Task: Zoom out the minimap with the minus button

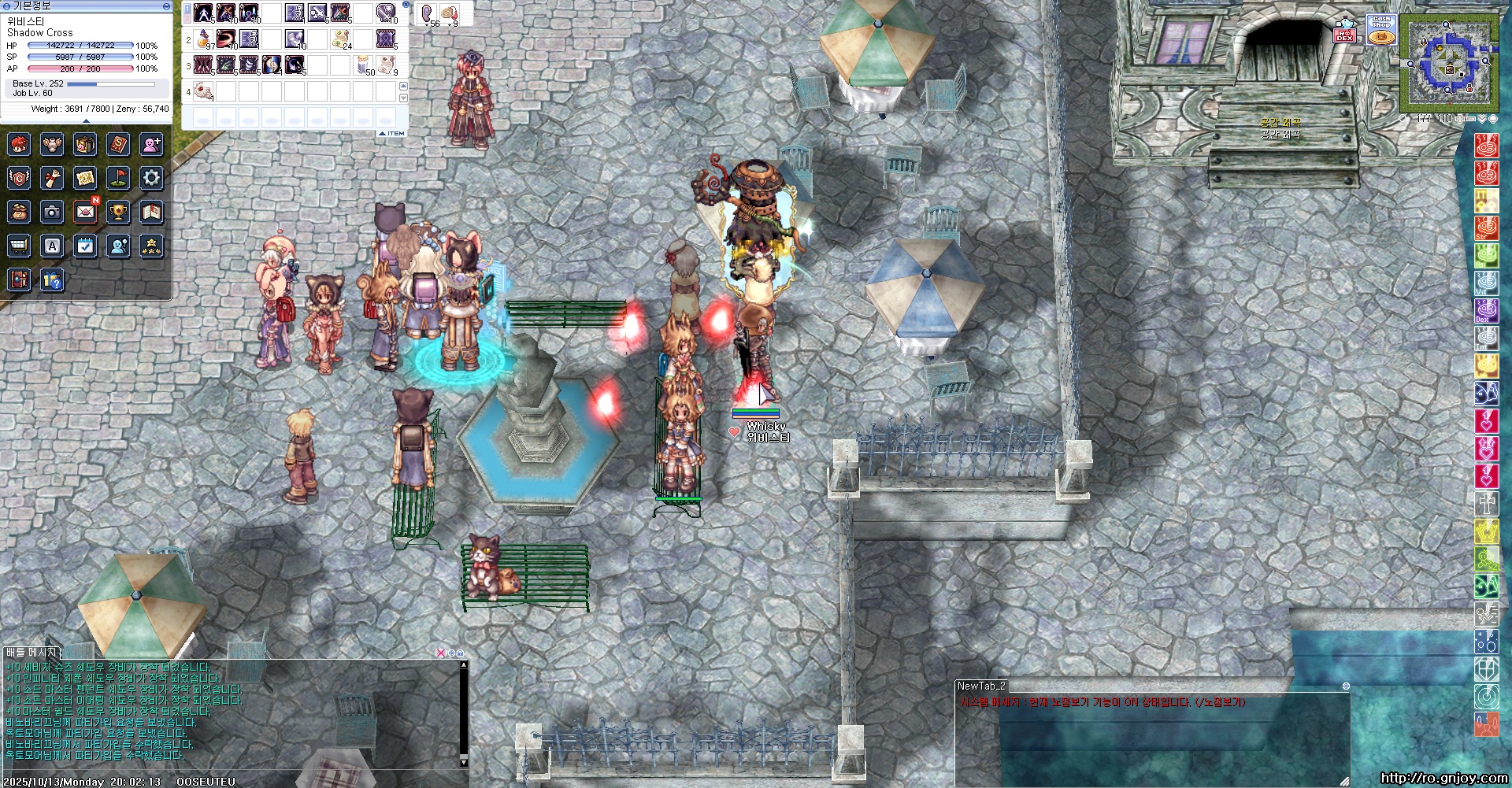Action: point(1471,119)
